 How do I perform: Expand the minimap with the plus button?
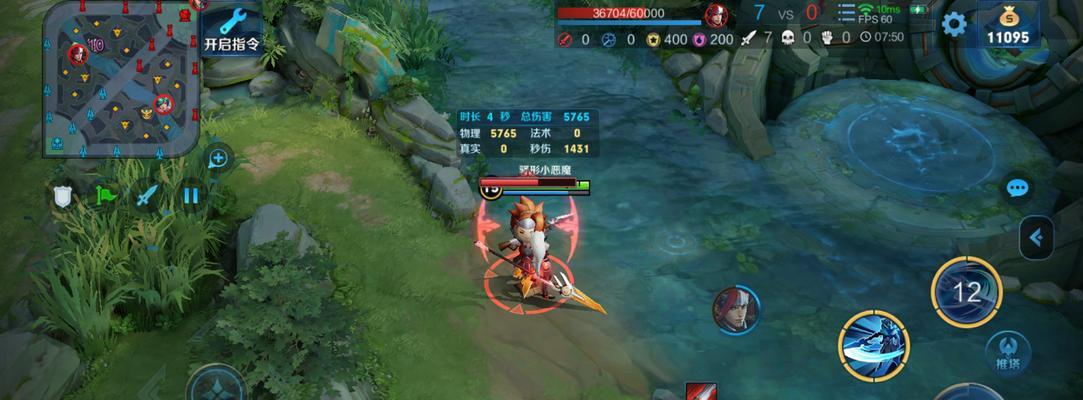click(x=218, y=158)
